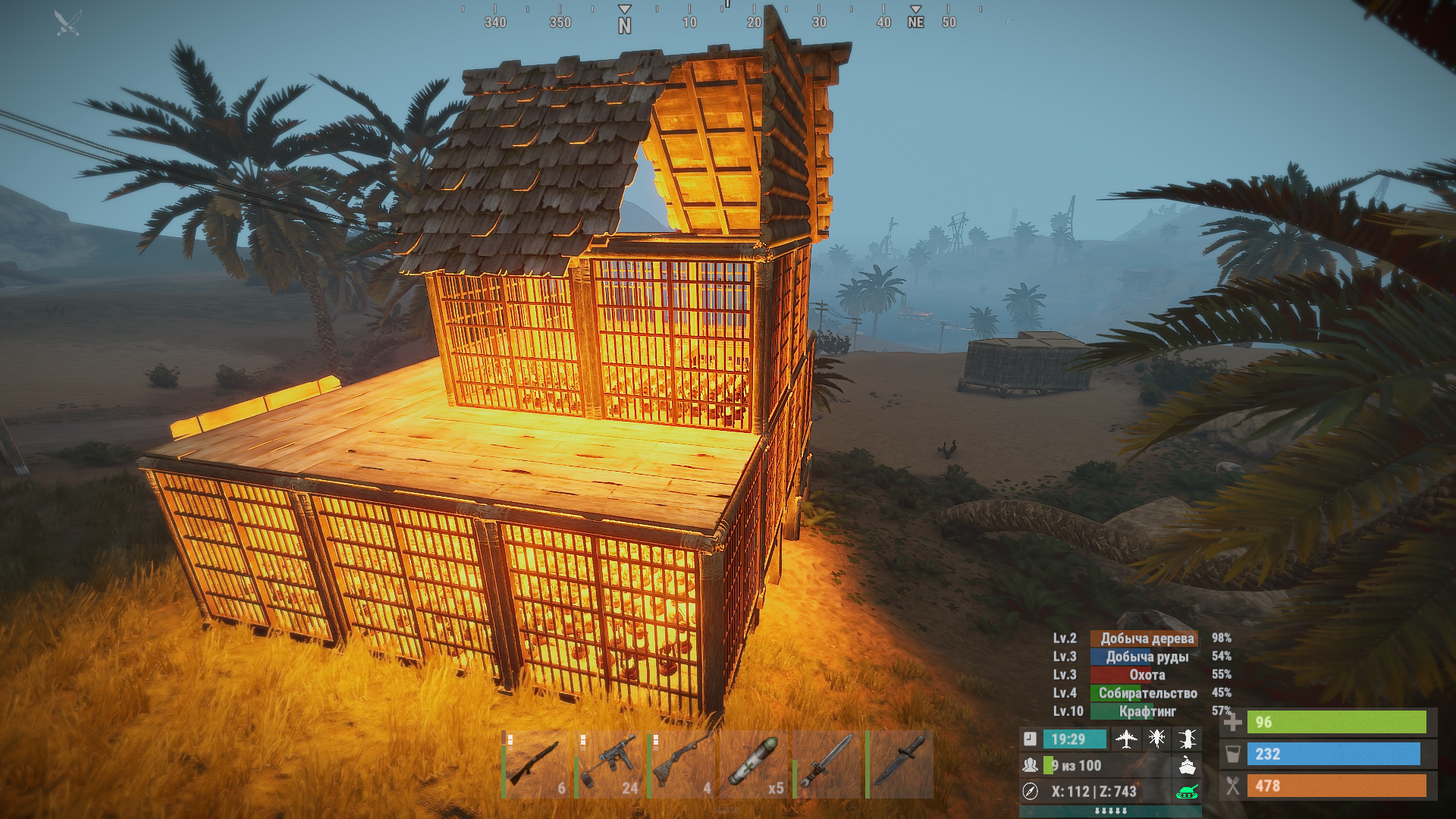
Task: Equip the submachine gun with 24 rounds
Action: [x=610, y=764]
